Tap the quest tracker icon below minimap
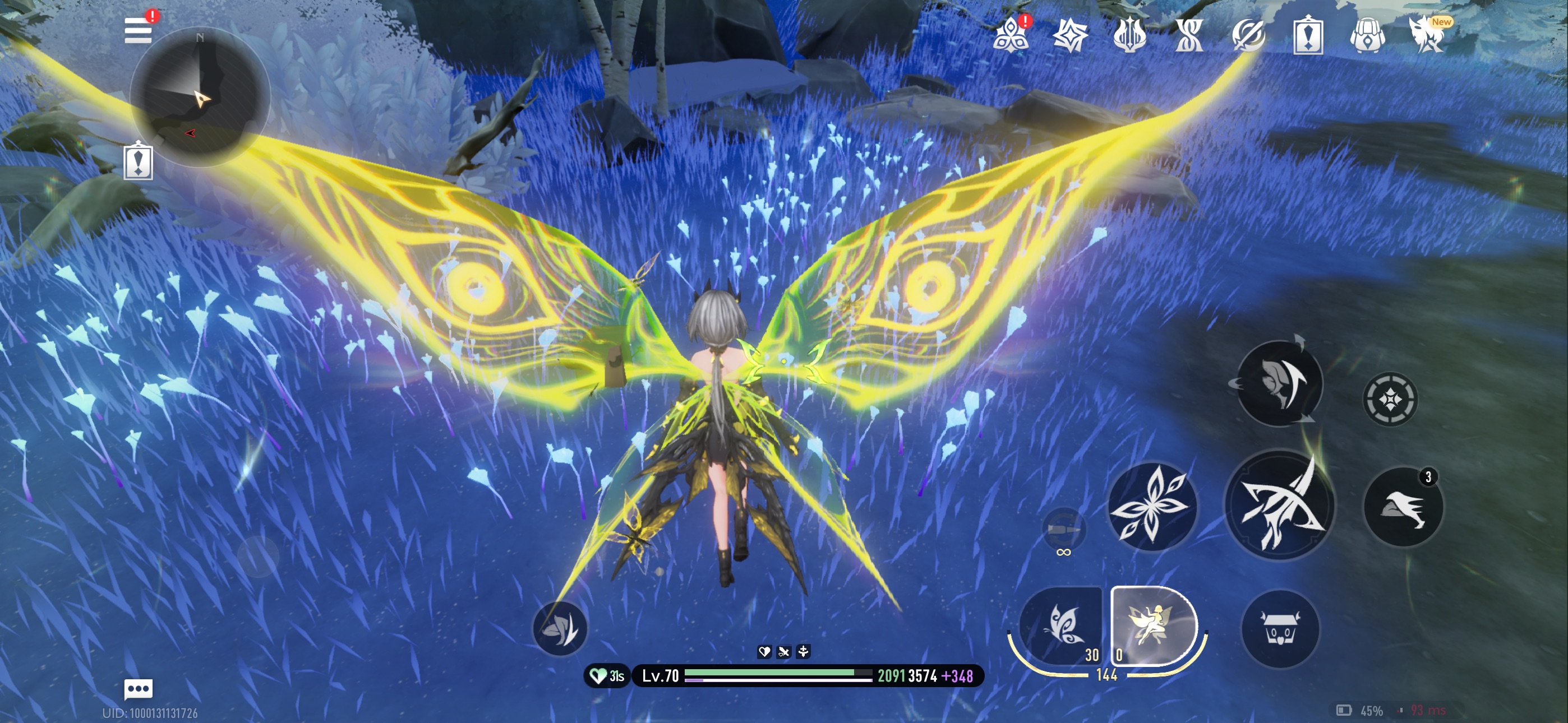Image resolution: width=1568 pixels, height=723 pixels. 138,162
